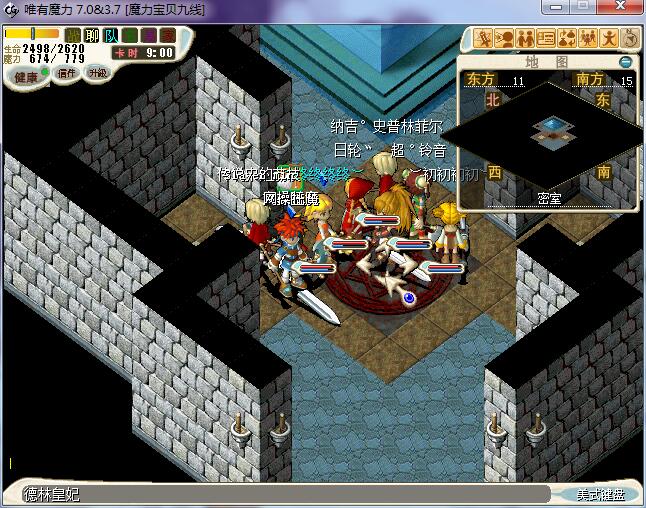Toggle the 战 battle mode button
This screenshot has height=508, width=646.
(x=73, y=36)
